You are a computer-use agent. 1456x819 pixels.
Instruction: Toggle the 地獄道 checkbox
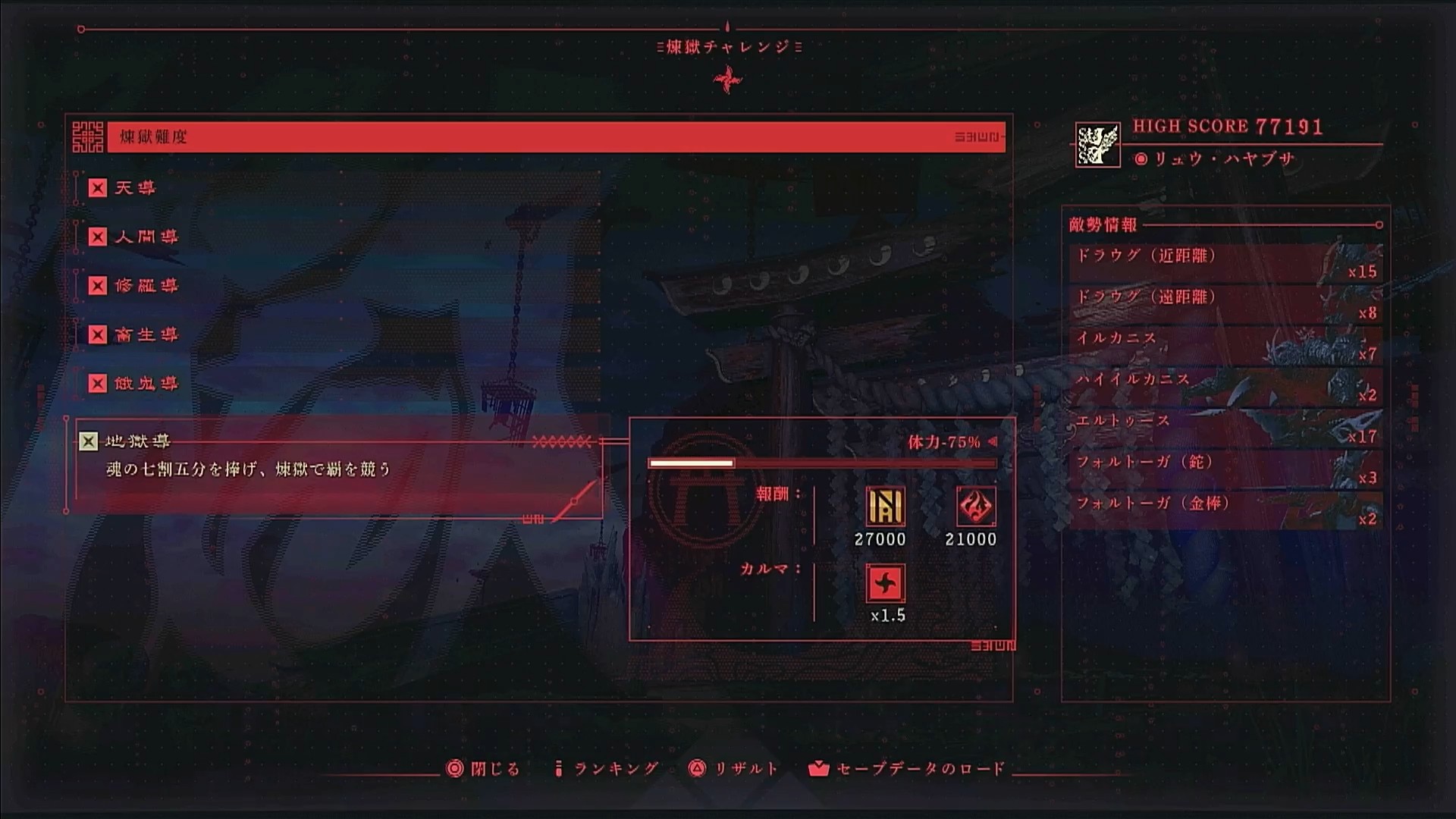pyautogui.click(x=89, y=441)
